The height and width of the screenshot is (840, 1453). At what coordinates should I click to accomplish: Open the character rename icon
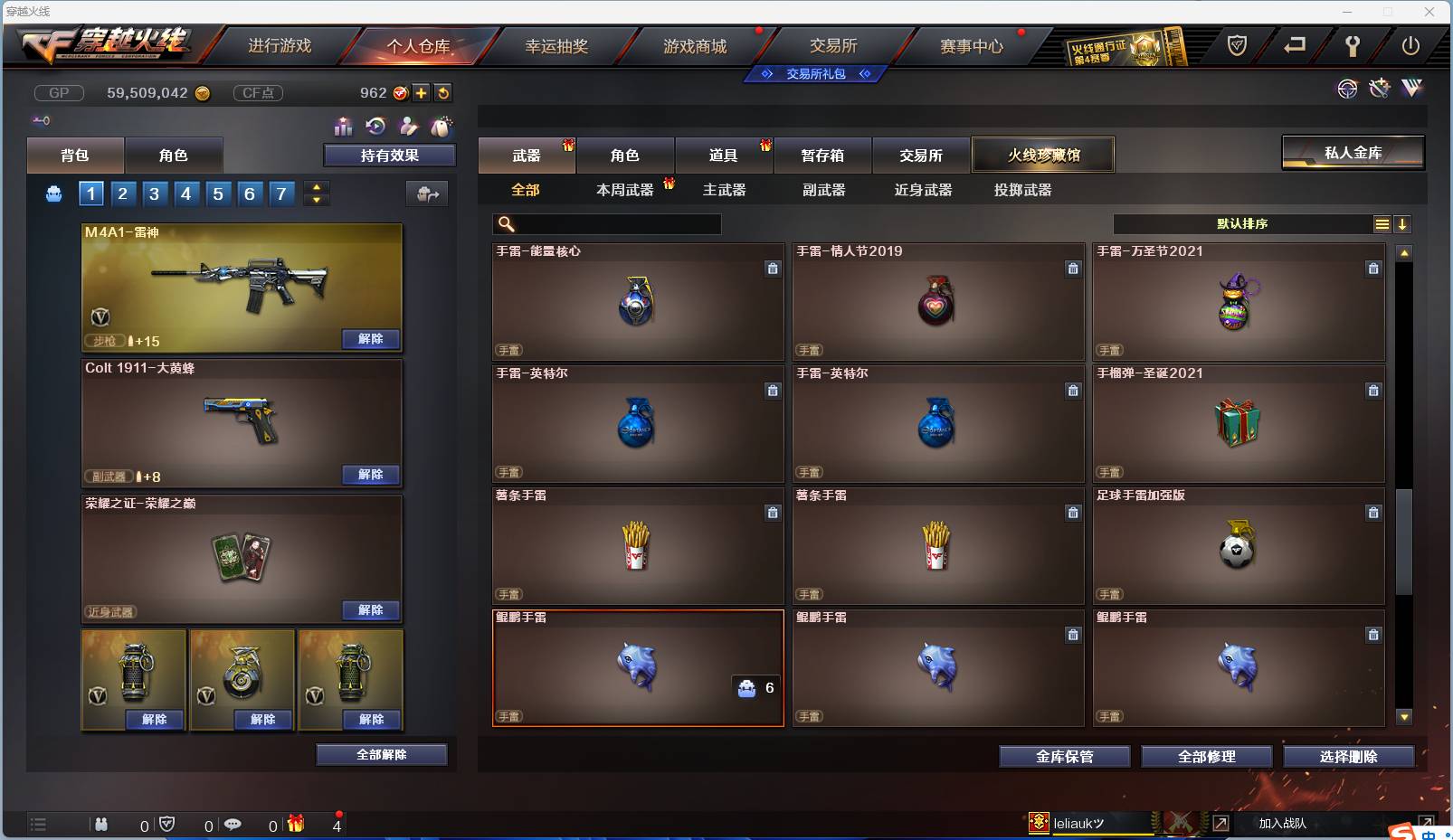pos(409,126)
